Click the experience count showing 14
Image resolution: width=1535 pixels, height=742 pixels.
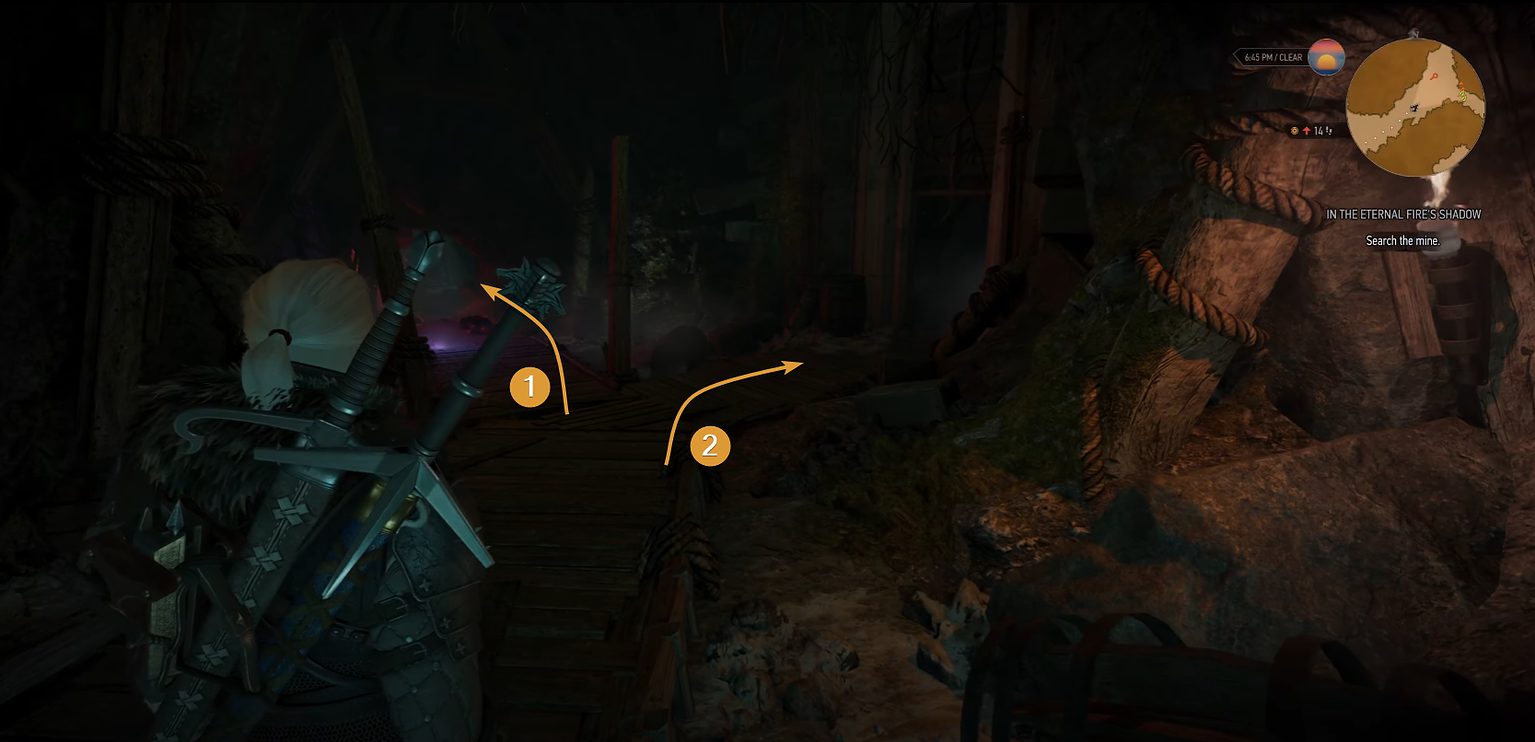(x=1317, y=130)
